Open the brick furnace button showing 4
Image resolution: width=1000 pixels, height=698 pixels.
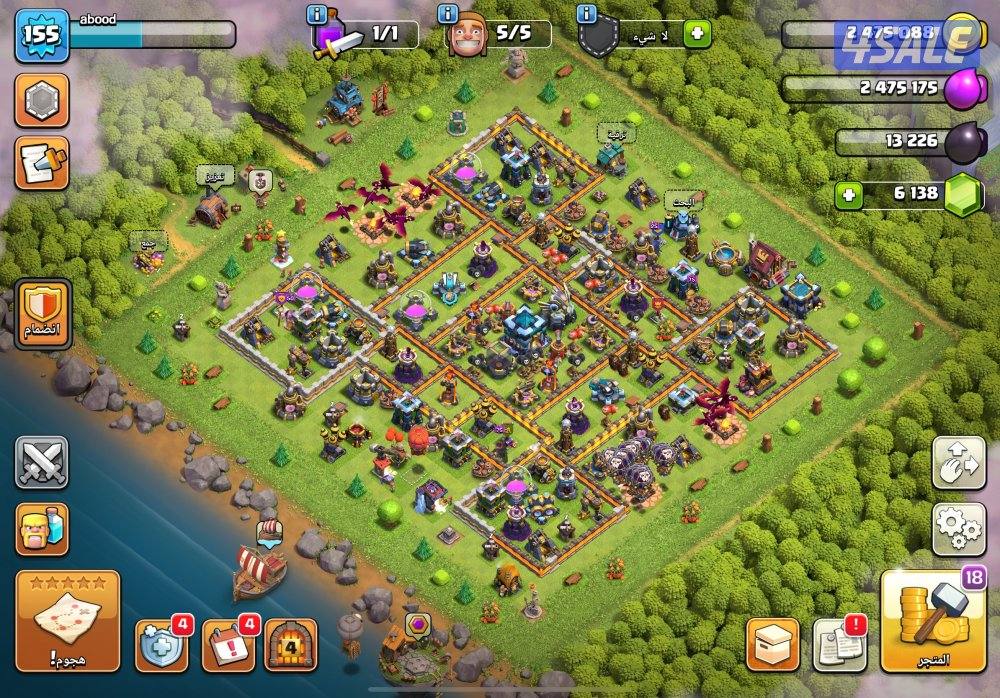coord(291,645)
